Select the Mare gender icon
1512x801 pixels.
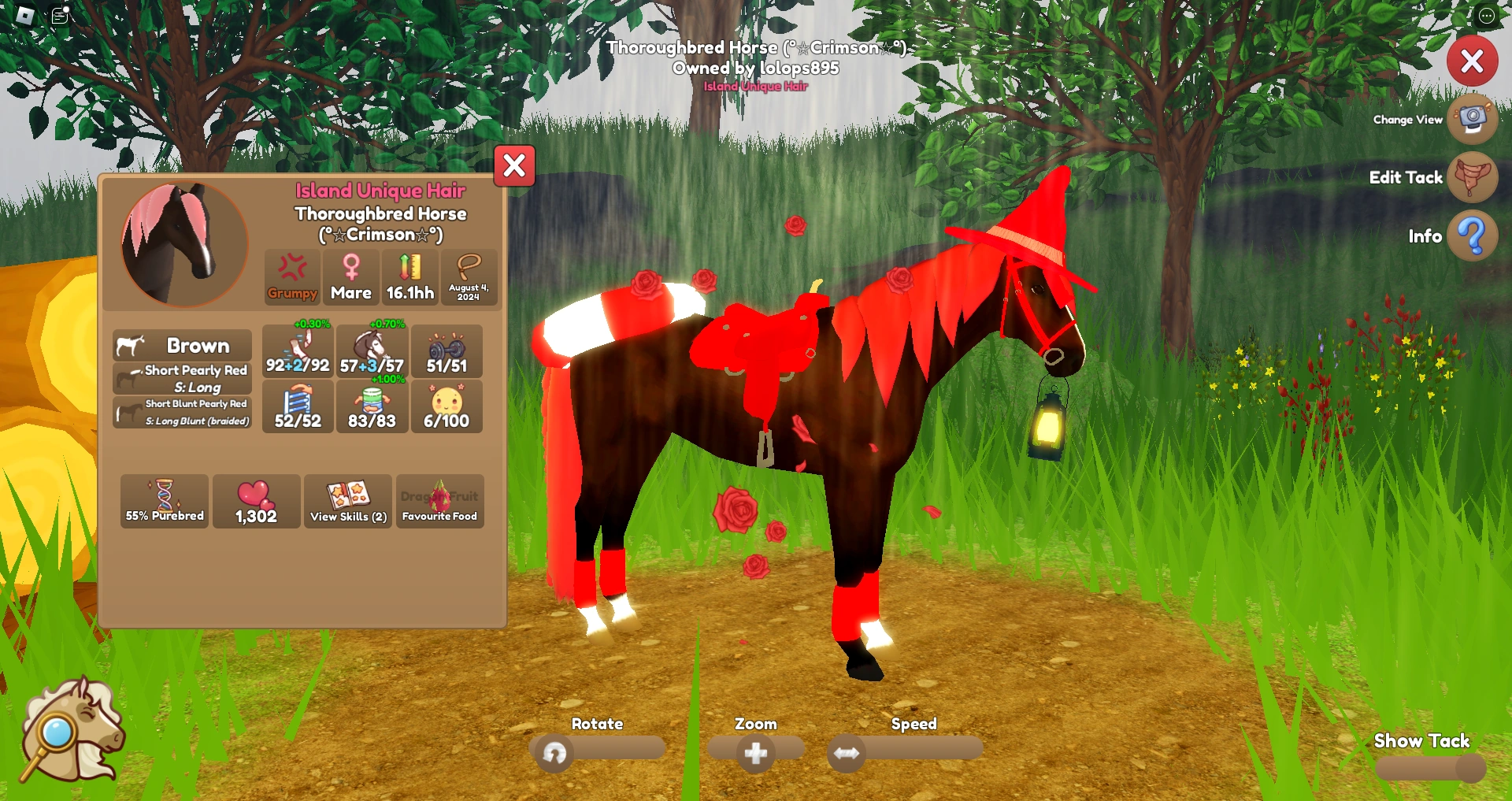coord(350,276)
